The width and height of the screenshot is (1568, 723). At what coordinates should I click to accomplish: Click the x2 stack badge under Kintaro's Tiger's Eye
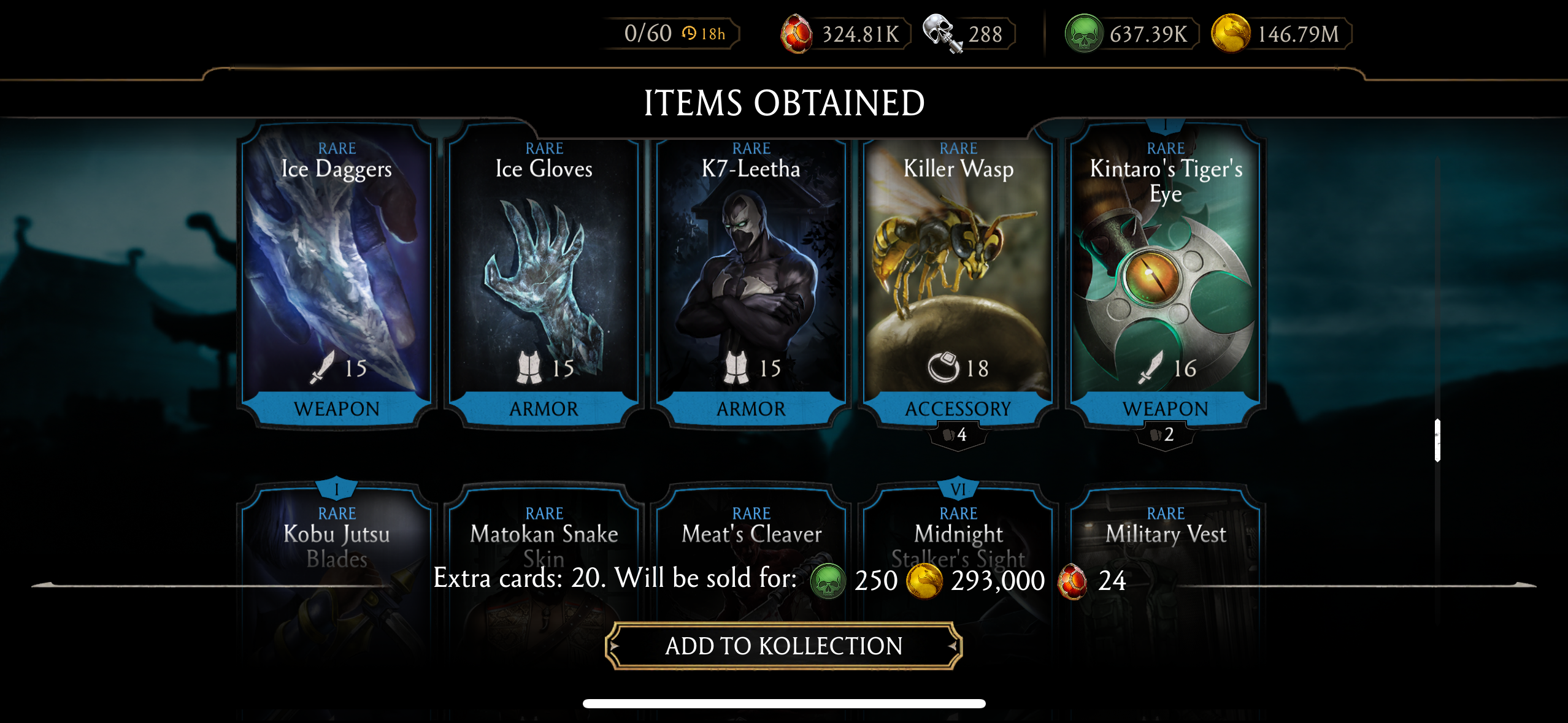1165,437
